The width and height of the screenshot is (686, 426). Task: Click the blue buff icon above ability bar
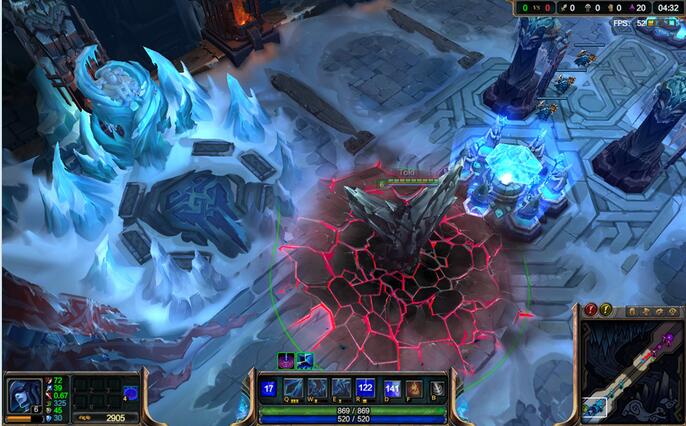pos(303,361)
